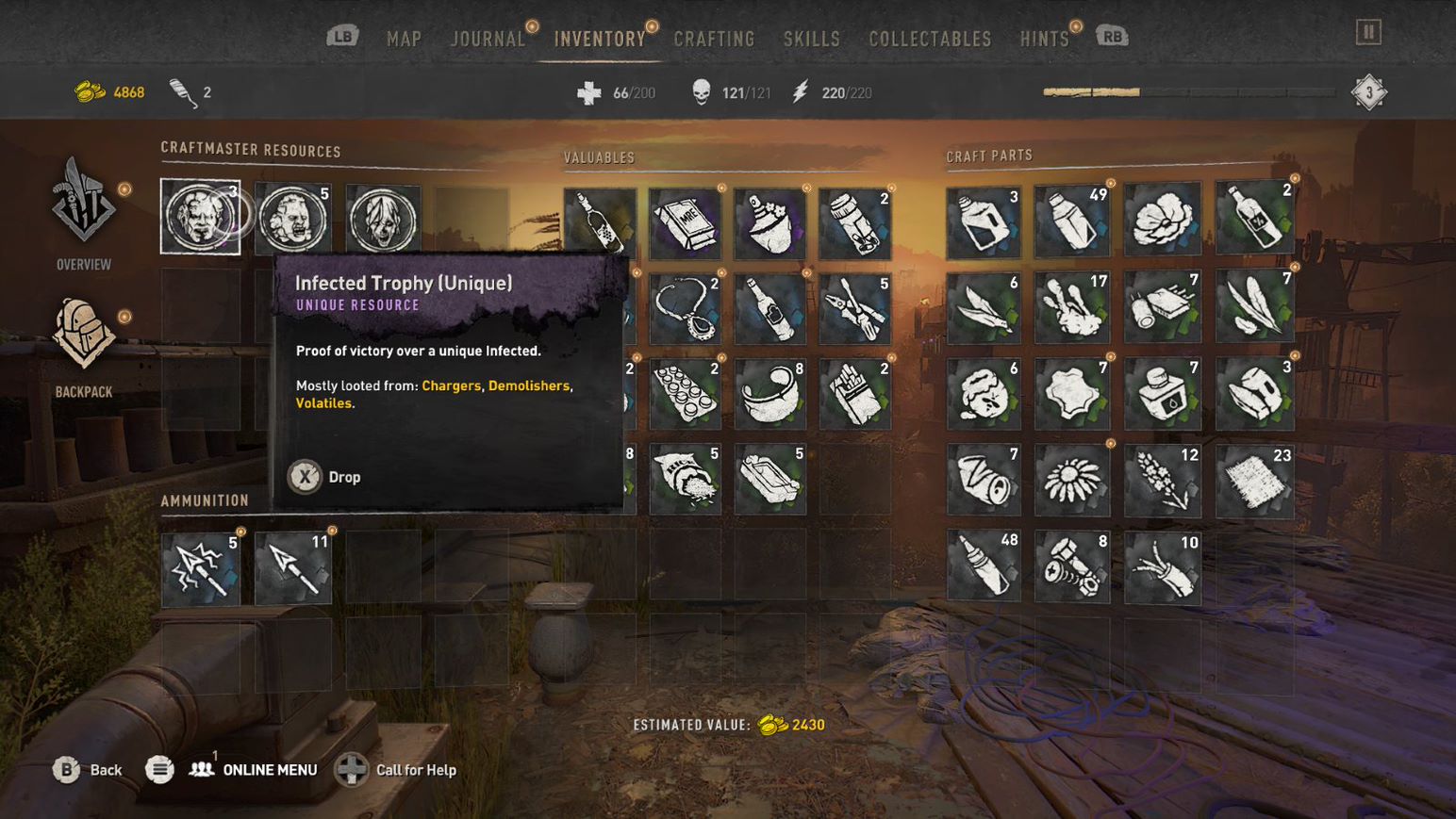The image size is (1456, 819).
Task: Select the pack of cigarettes valuable
Action: pos(854,393)
